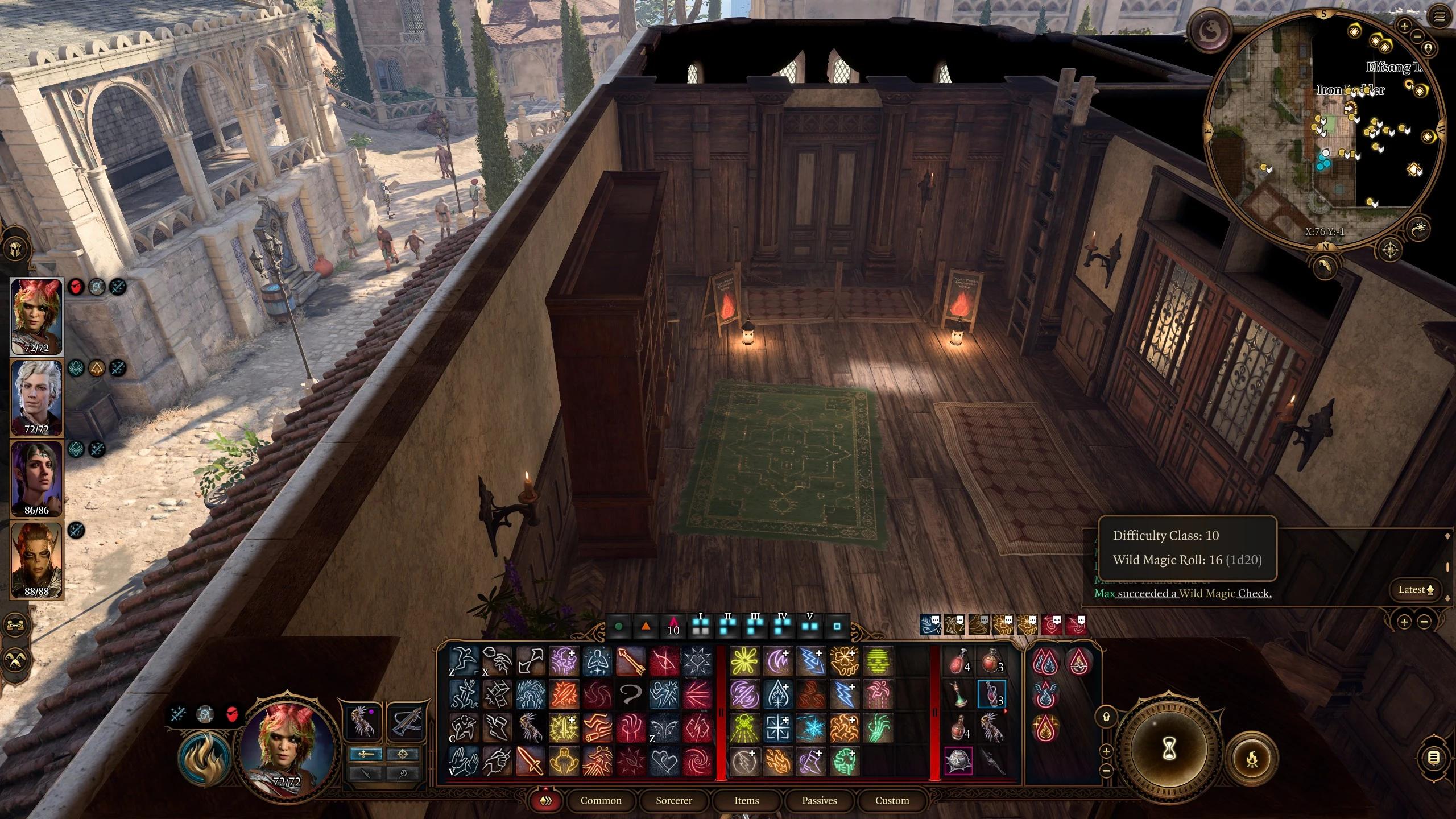
Task: Select the Passives tab
Action: point(819,800)
